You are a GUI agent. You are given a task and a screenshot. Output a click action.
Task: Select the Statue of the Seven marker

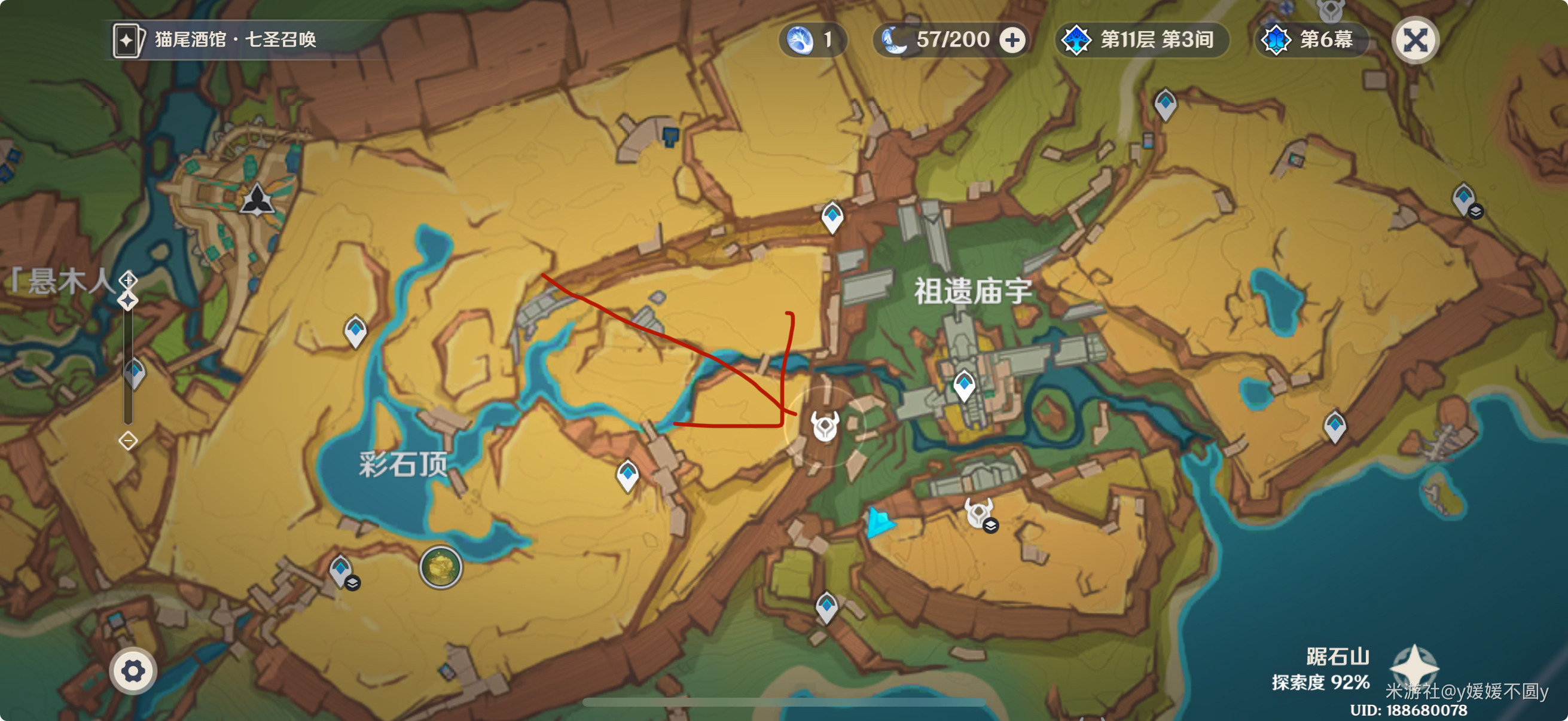tap(257, 199)
